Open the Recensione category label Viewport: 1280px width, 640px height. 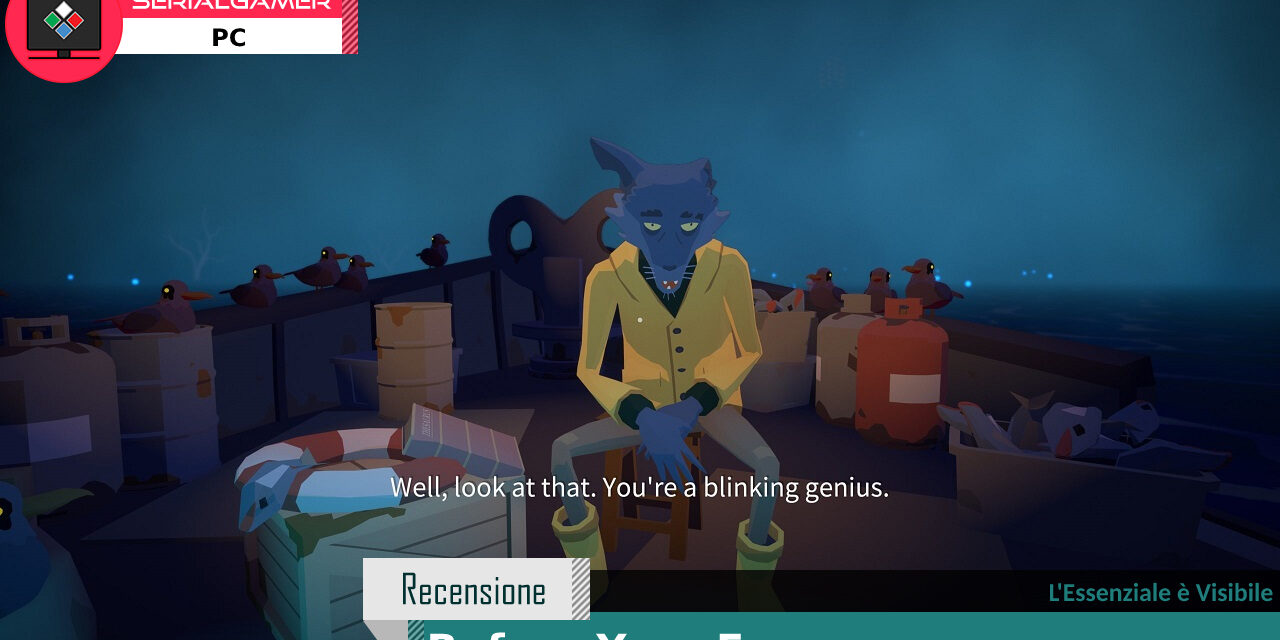474,589
